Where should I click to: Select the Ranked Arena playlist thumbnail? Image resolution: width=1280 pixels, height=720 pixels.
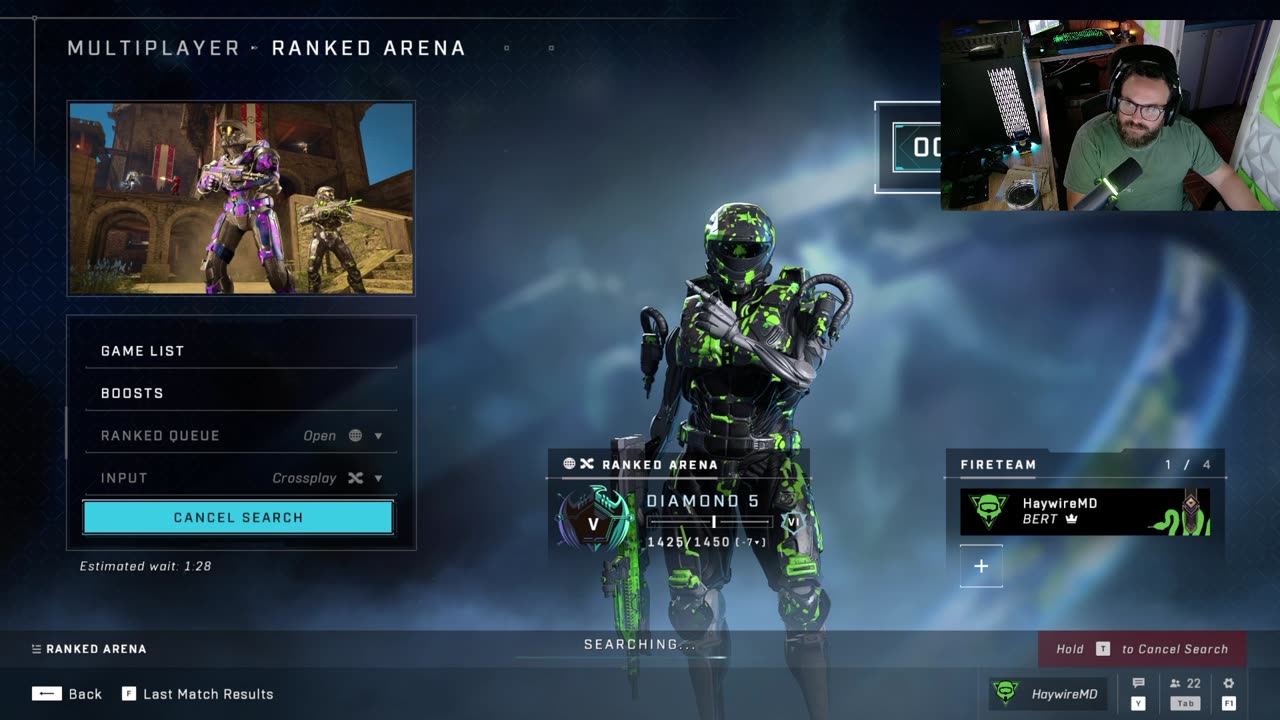click(241, 198)
